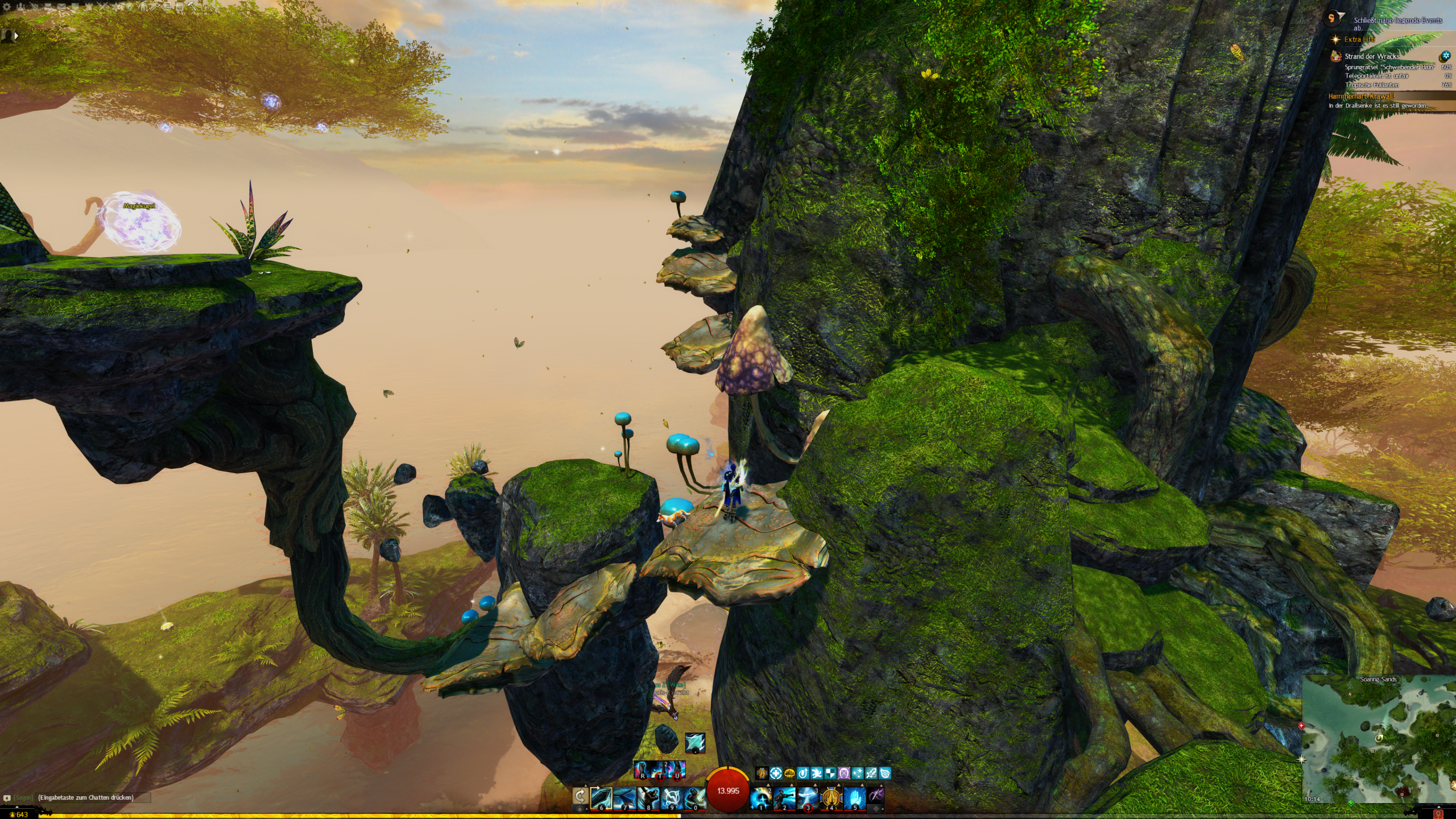Open the minimap showing Soaring Sands
The width and height of the screenshot is (1456, 819).
(1379, 739)
